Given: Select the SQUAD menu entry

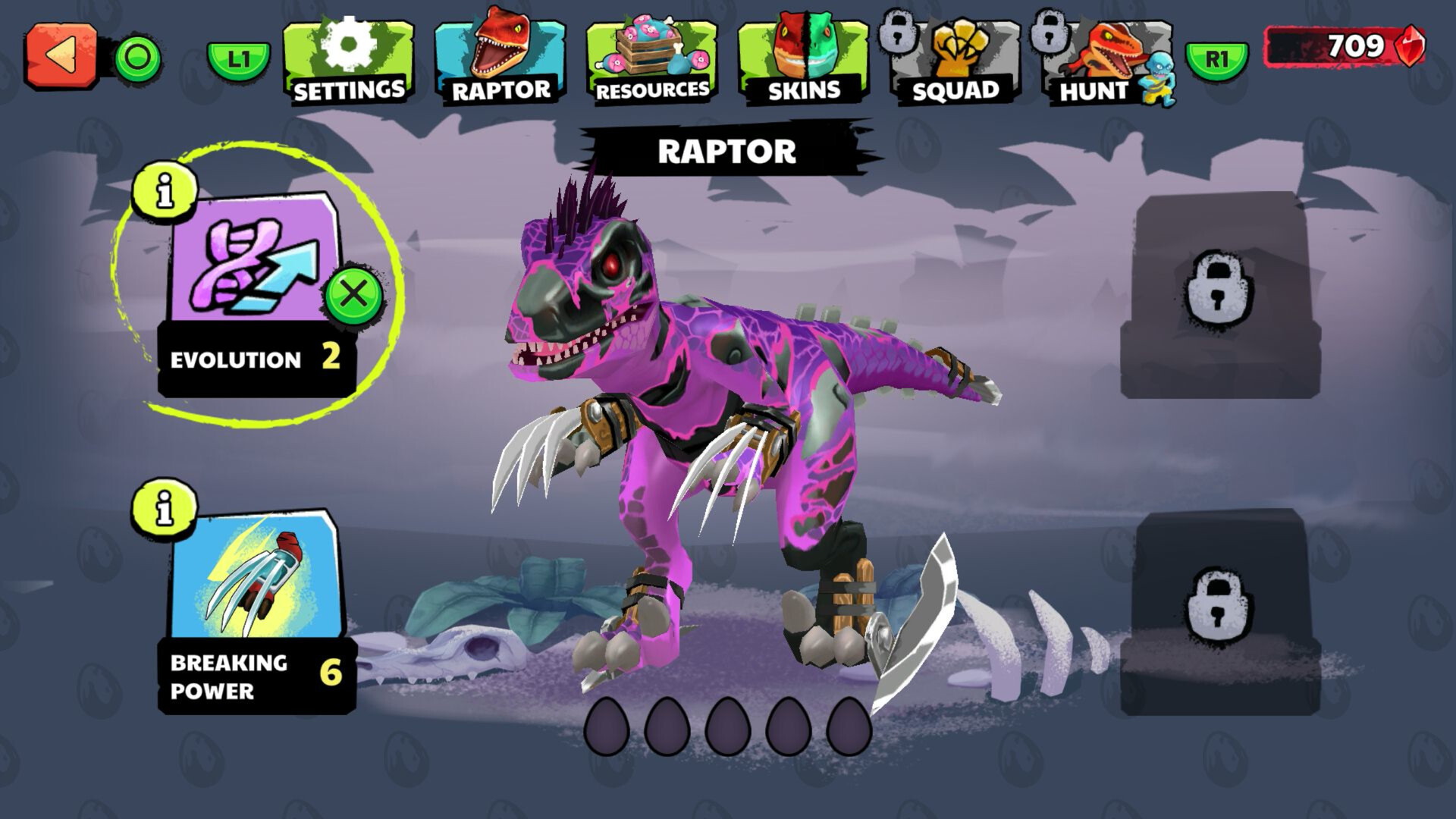Looking at the screenshot, I should pos(954,89).
